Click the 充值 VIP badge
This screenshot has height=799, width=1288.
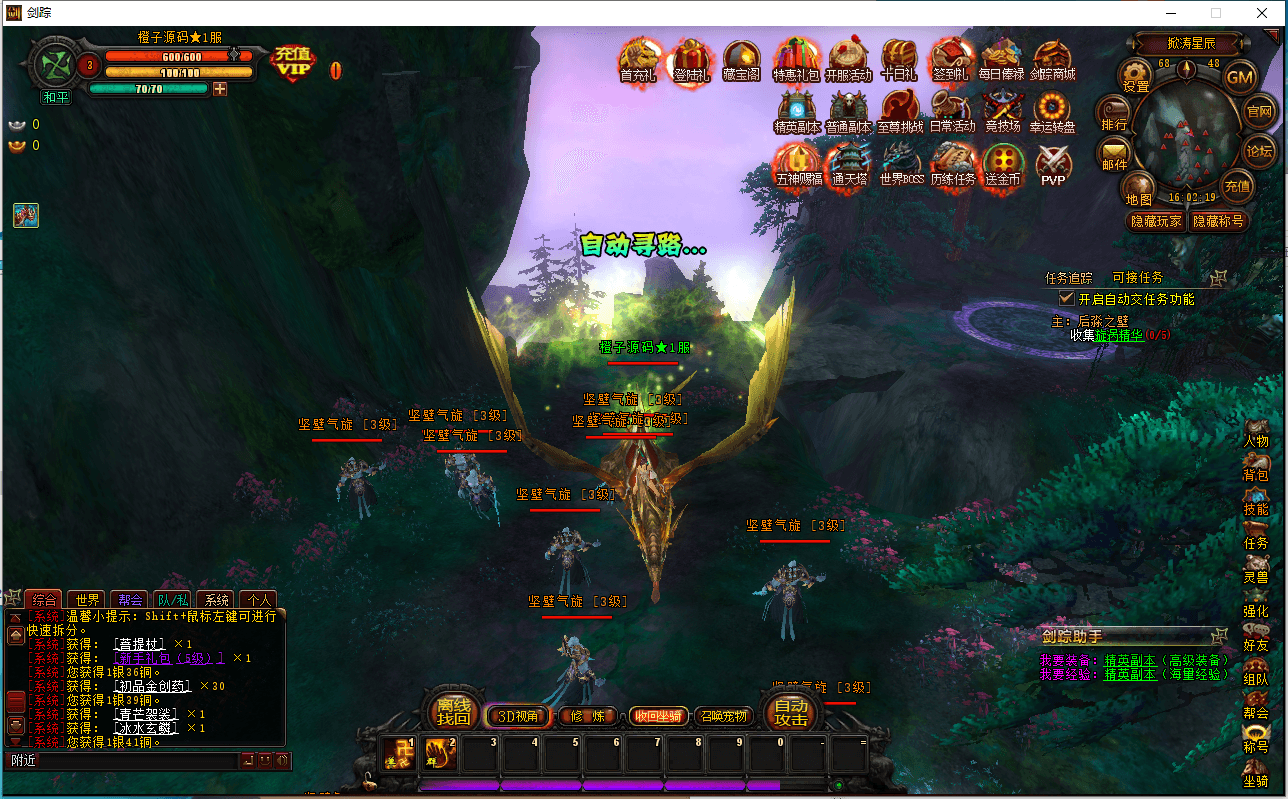click(293, 64)
